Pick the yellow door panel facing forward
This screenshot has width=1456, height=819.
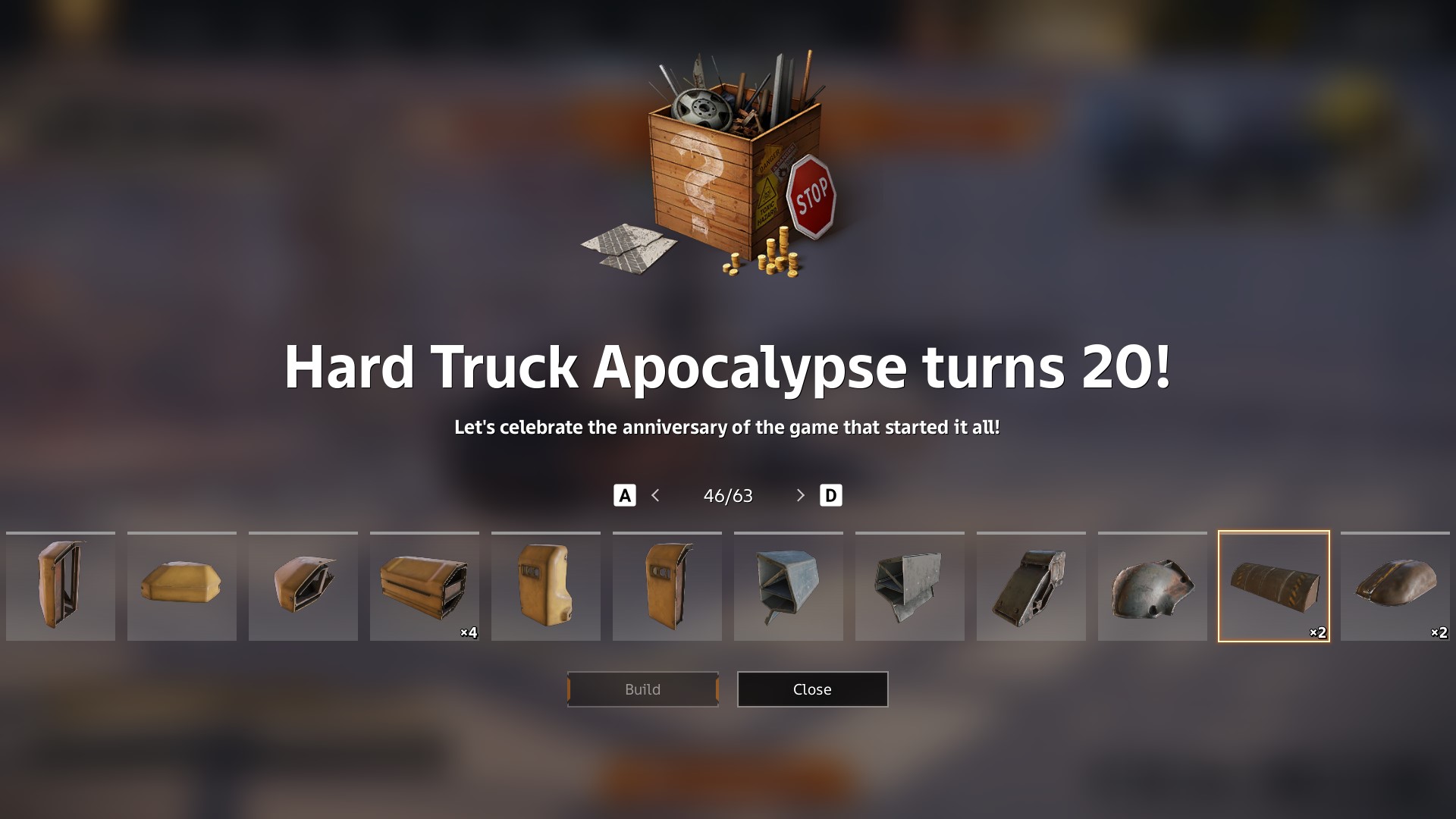click(x=546, y=586)
